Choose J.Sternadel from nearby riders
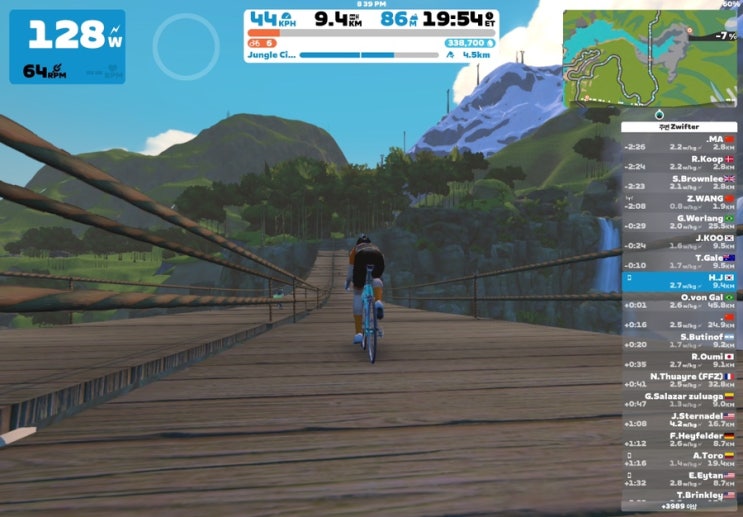Screen dimensions: 743x517 [680, 419]
